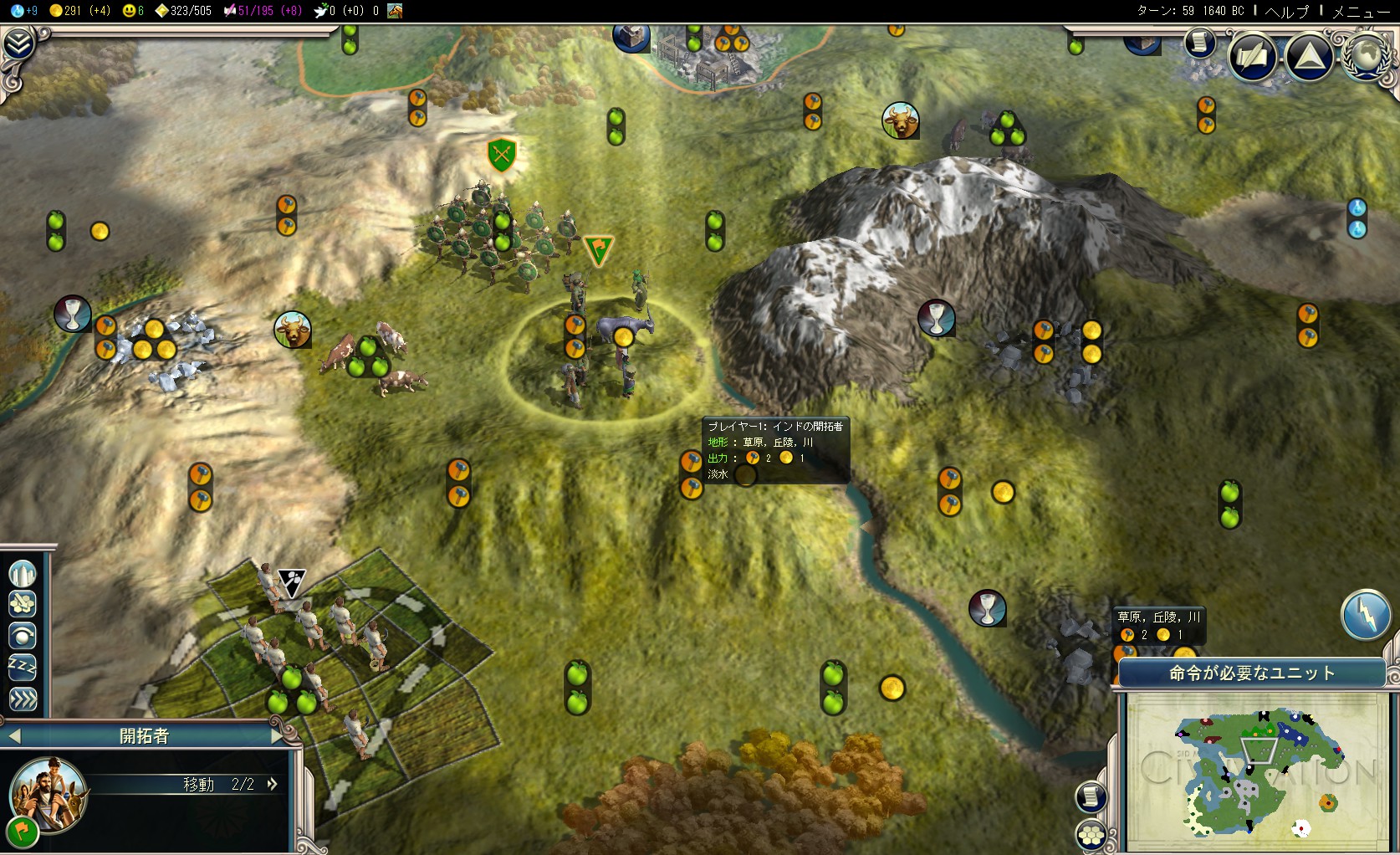Click the scroll icon left of the minimap
The image size is (1400, 855).
[1091, 797]
